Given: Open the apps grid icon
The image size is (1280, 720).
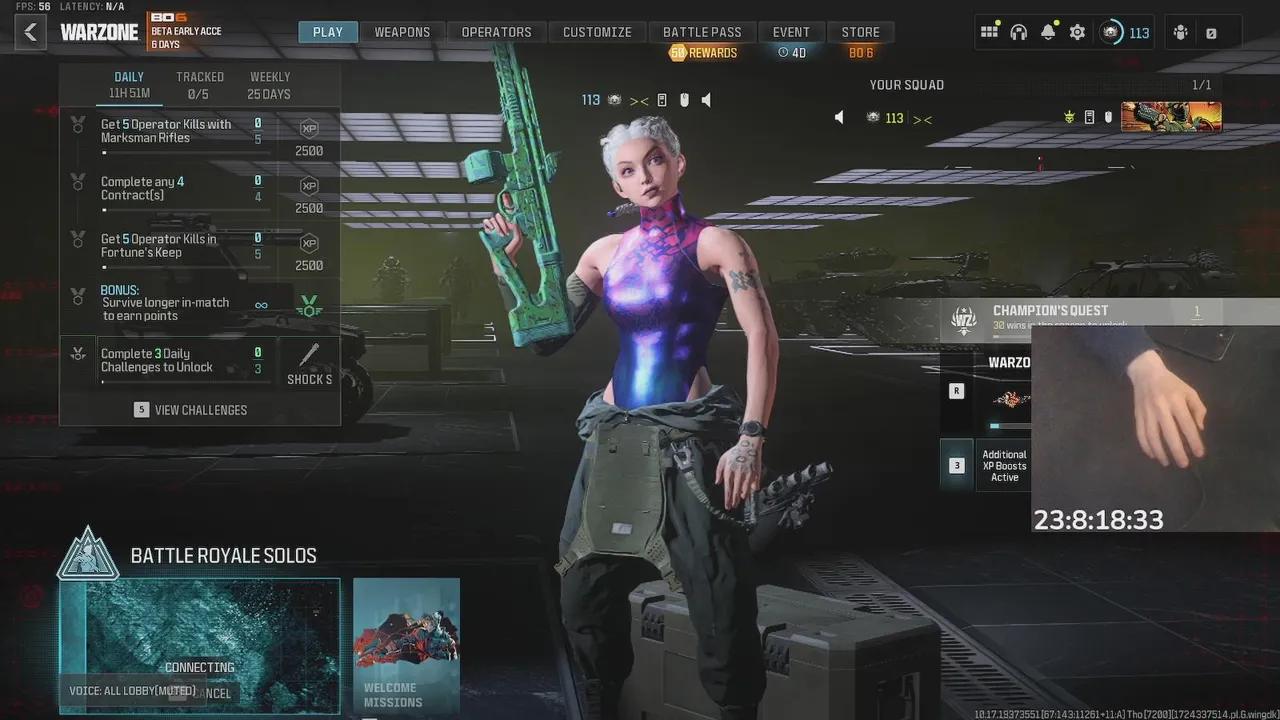Looking at the screenshot, I should 989,31.
